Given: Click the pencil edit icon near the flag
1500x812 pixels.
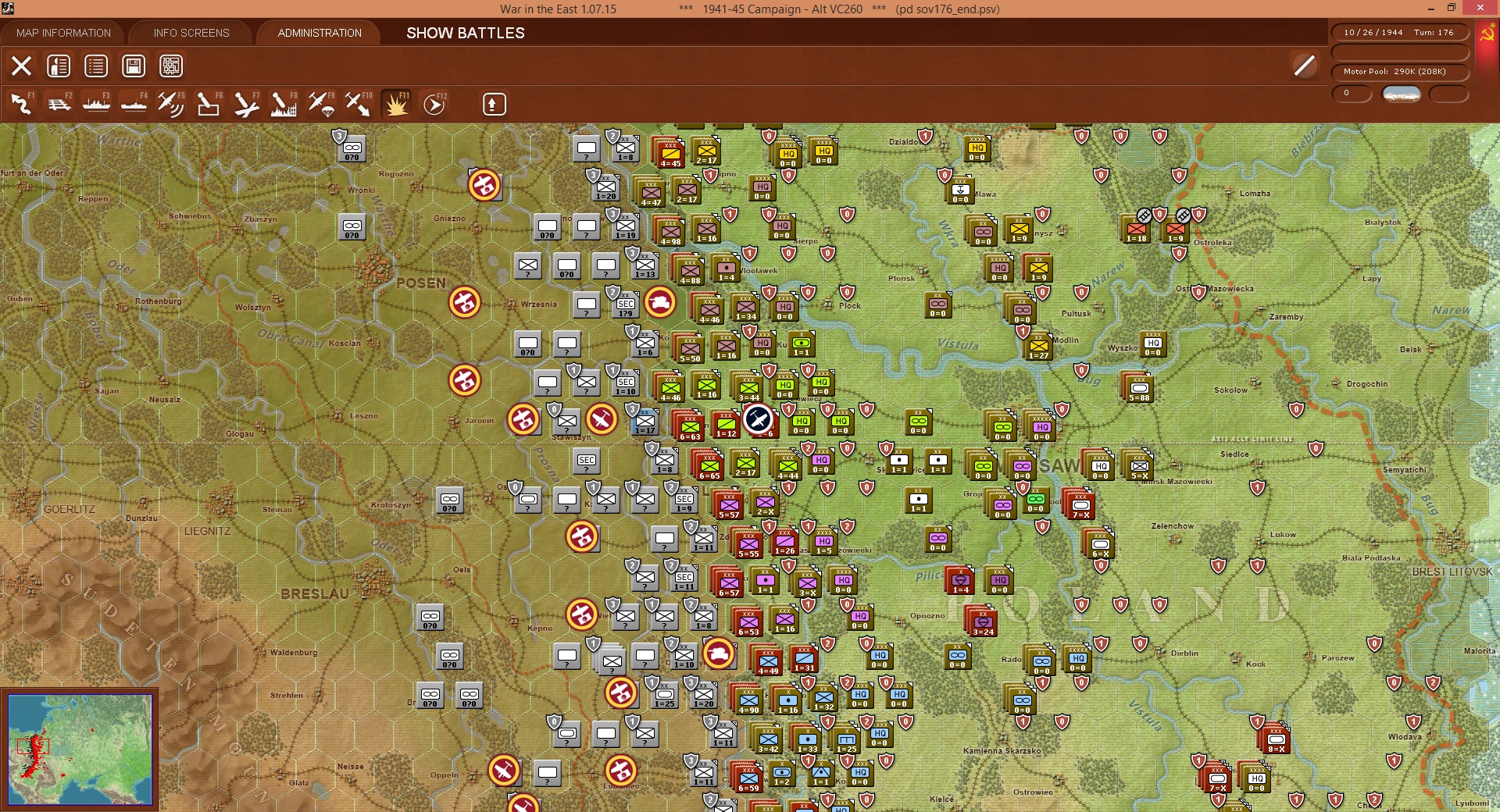Looking at the screenshot, I should (x=1304, y=66).
